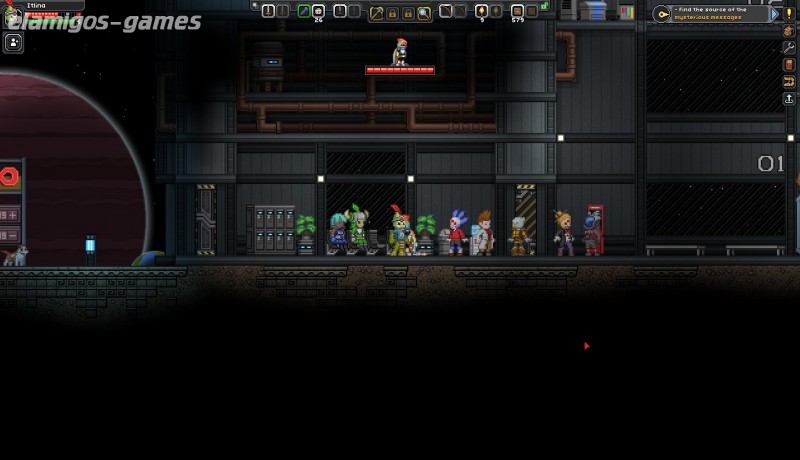800x460 pixels.
Task: Click the invite player party button
Action: pyautogui.click(x=14, y=42)
